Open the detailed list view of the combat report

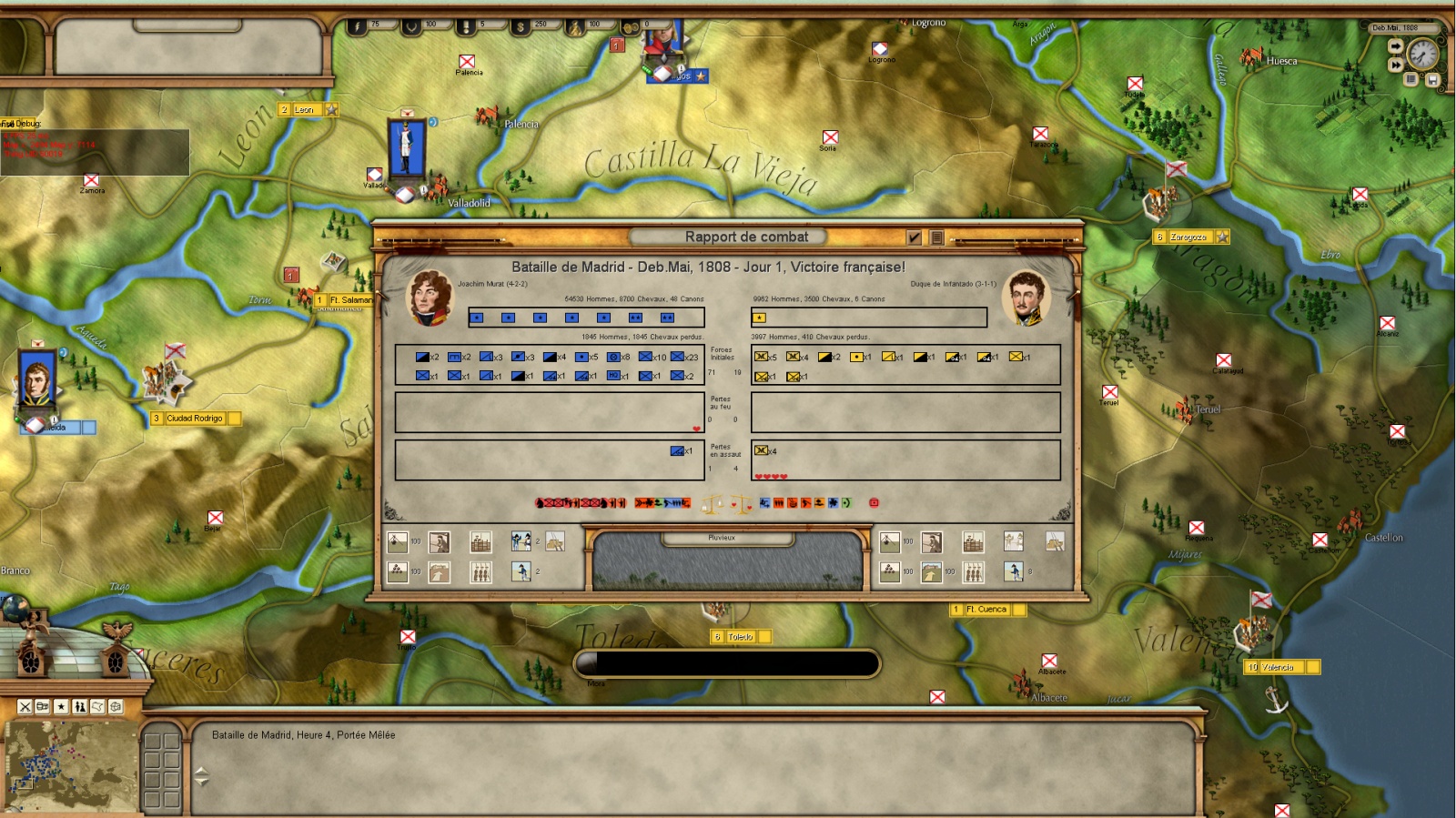(x=936, y=237)
